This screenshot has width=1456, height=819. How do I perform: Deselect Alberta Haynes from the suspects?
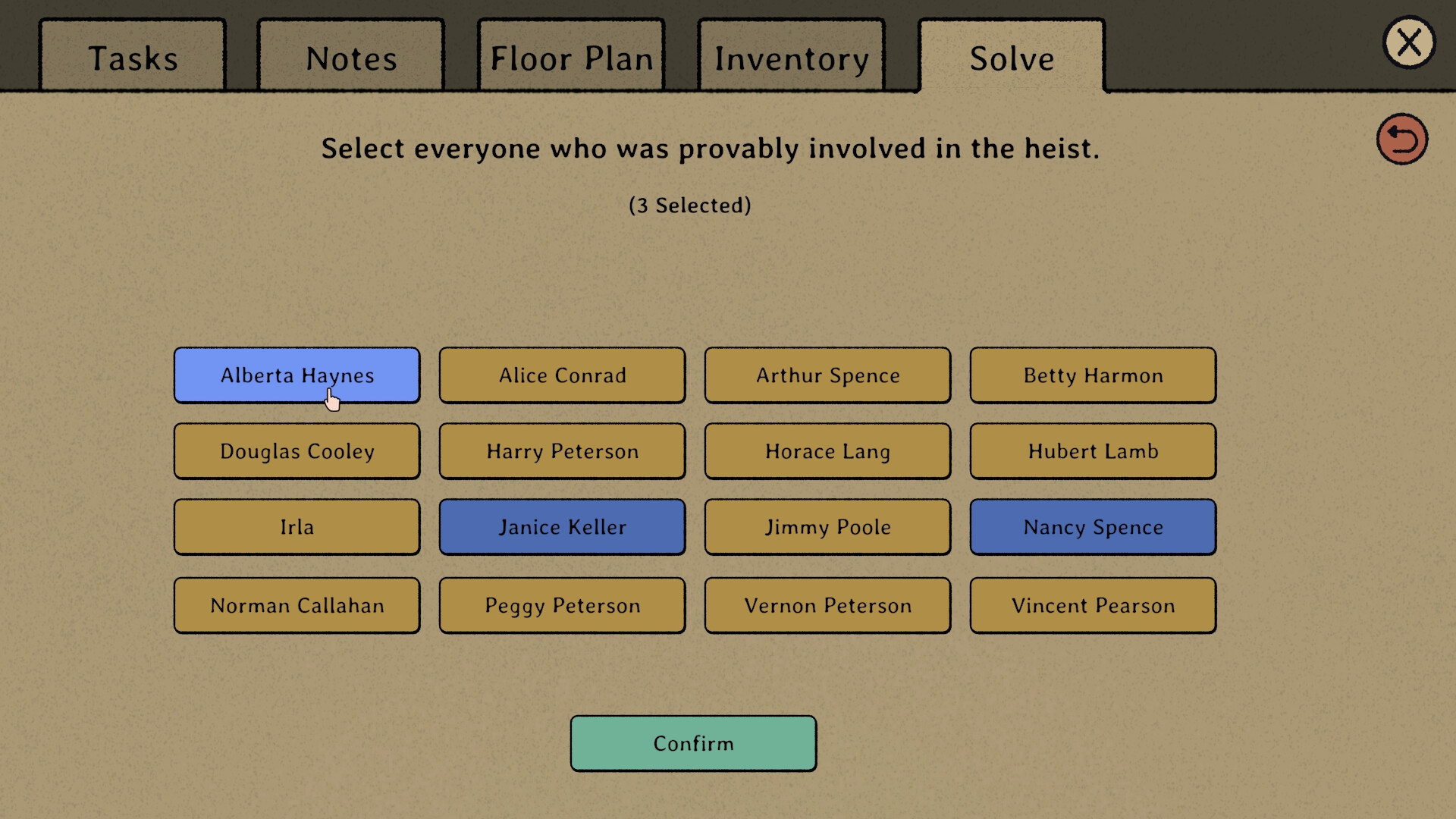click(297, 375)
